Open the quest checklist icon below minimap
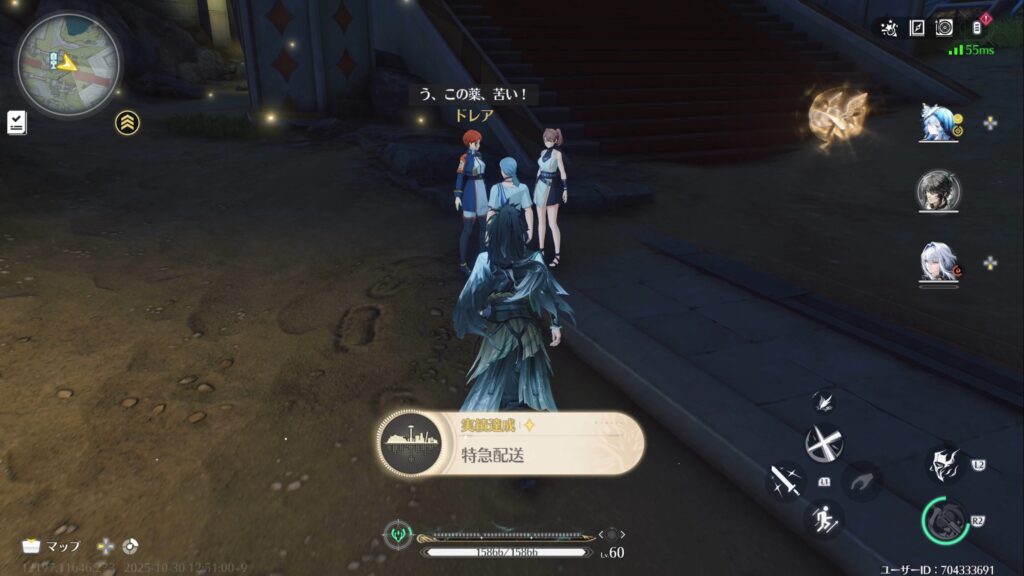Screen dimensions: 1024x576 point(16,122)
